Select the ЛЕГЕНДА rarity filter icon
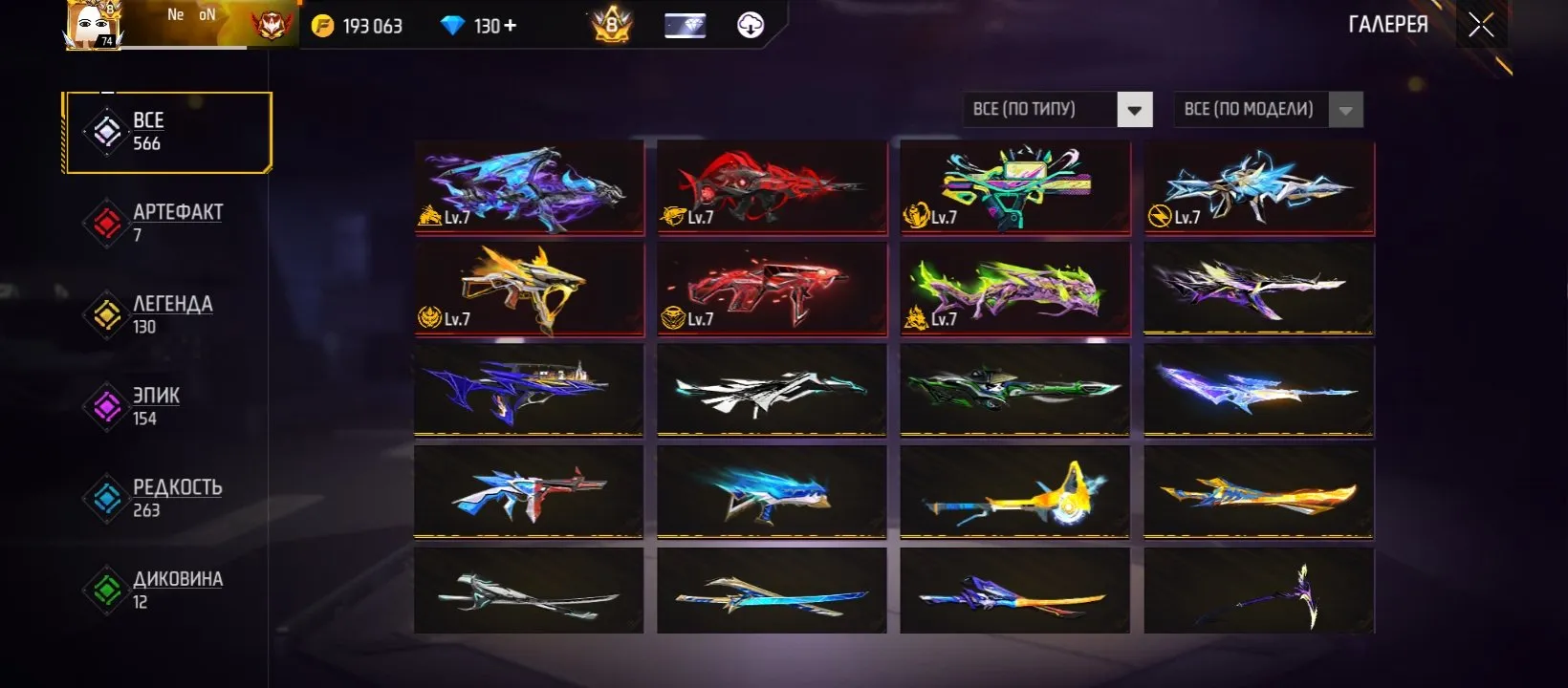Viewport: 1568px width, 688px height. click(107, 312)
